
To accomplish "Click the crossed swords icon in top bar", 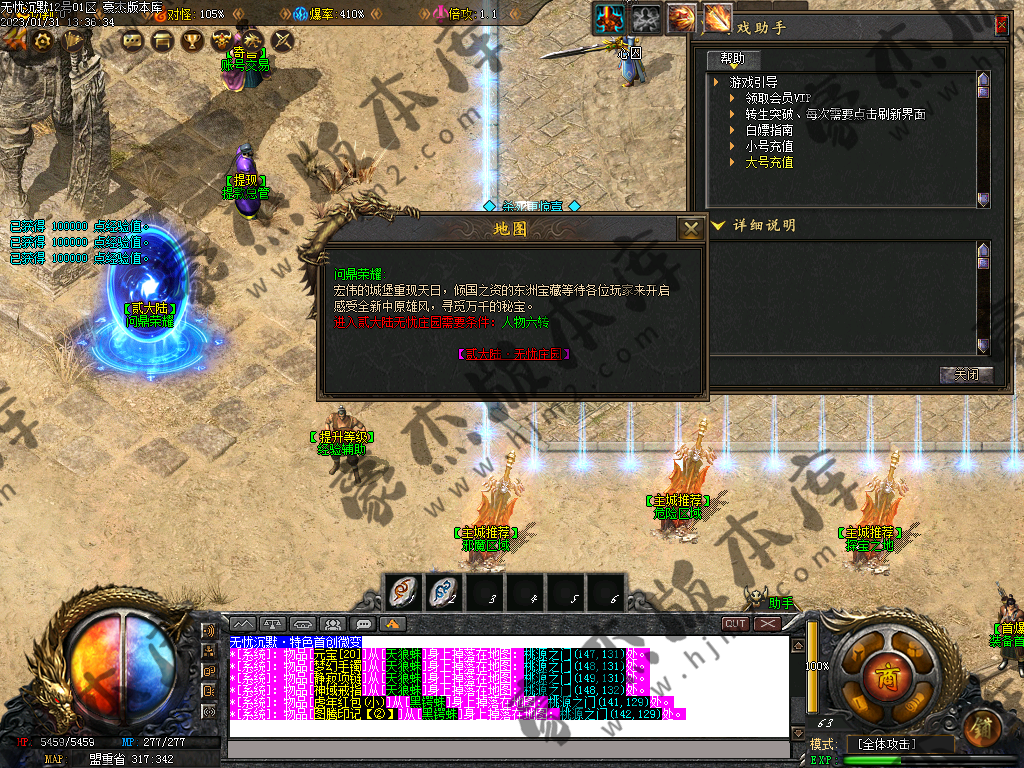I will [x=283, y=41].
